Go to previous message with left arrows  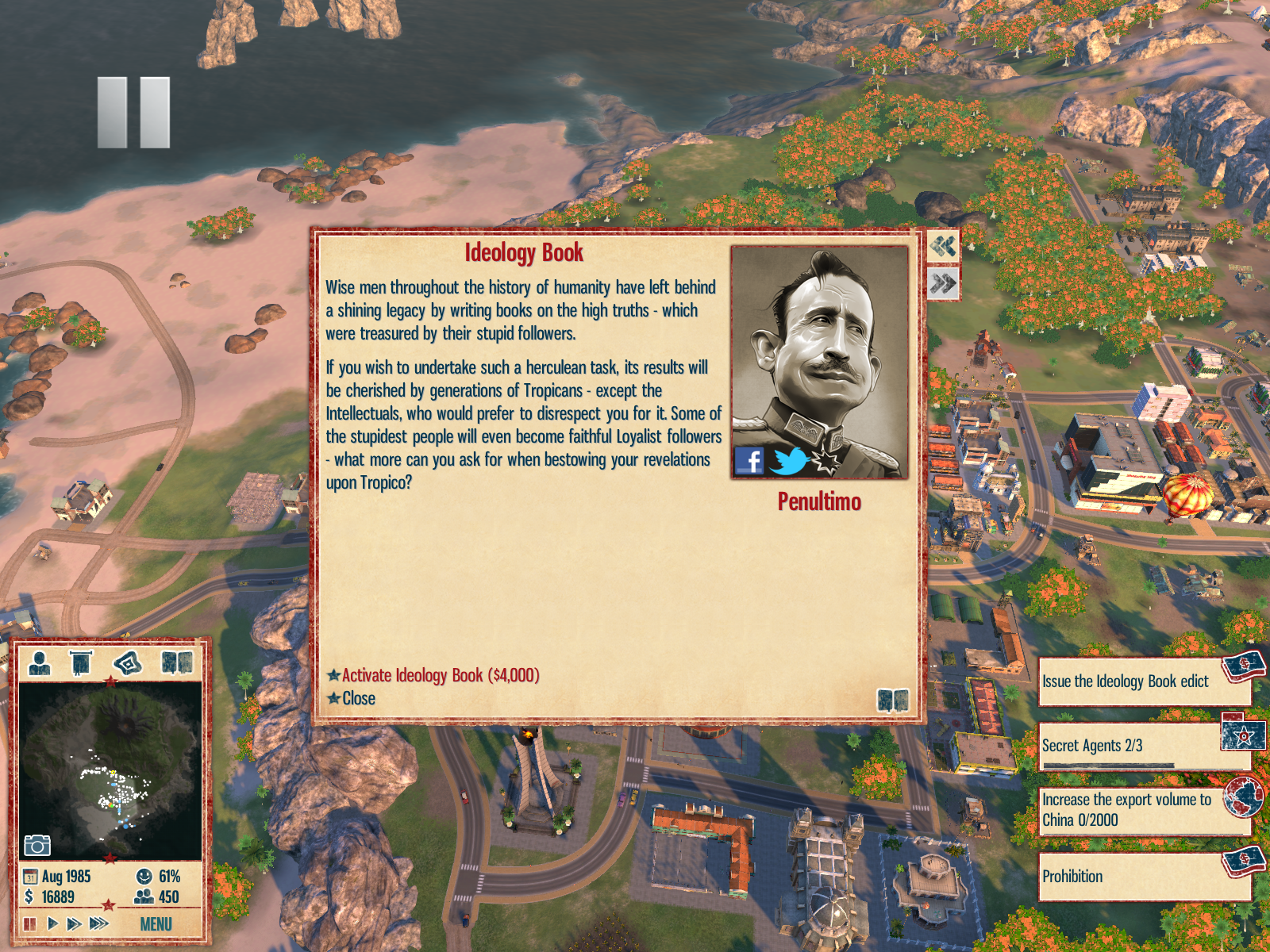pos(943,247)
